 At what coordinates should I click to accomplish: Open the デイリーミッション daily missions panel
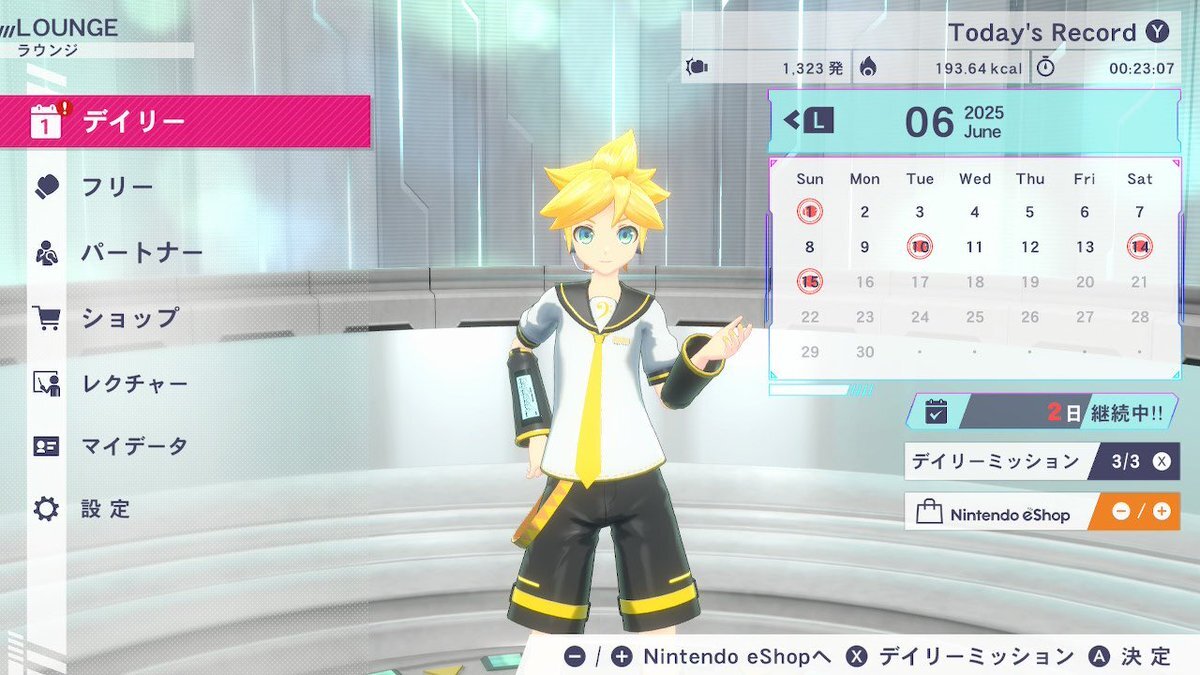[1041, 462]
